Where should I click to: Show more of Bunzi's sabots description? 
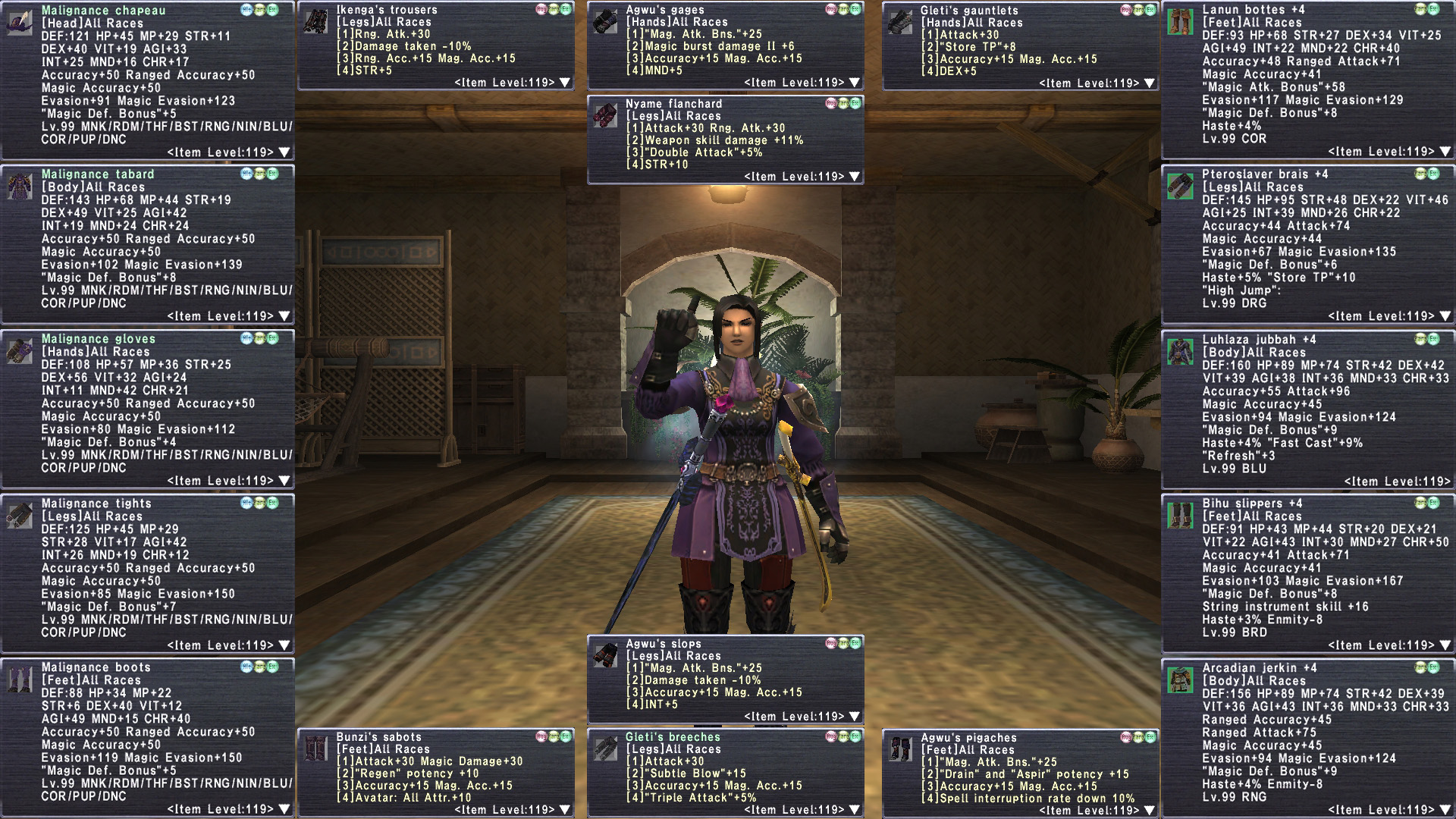point(565,810)
